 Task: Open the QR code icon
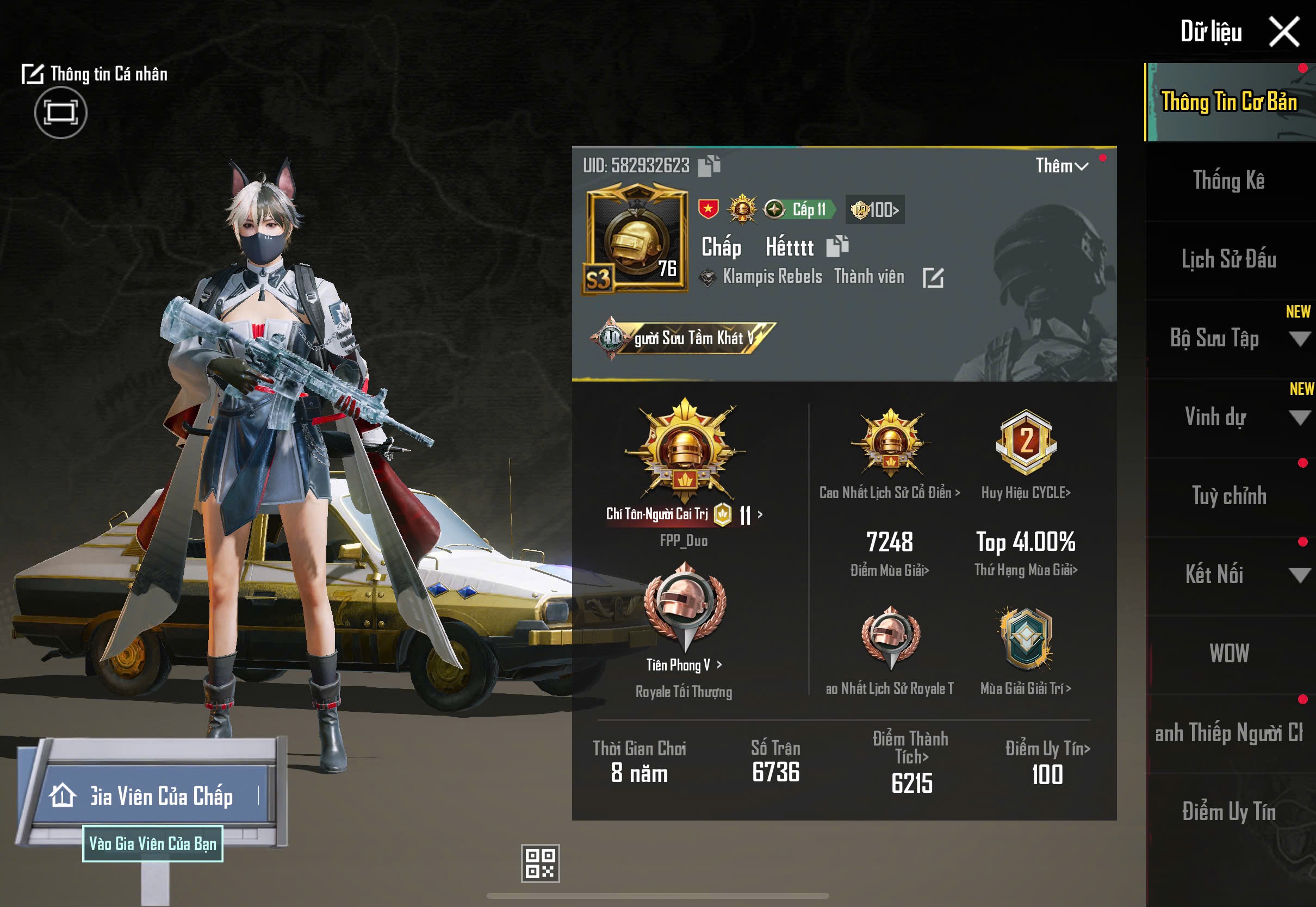(x=540, y=863)
